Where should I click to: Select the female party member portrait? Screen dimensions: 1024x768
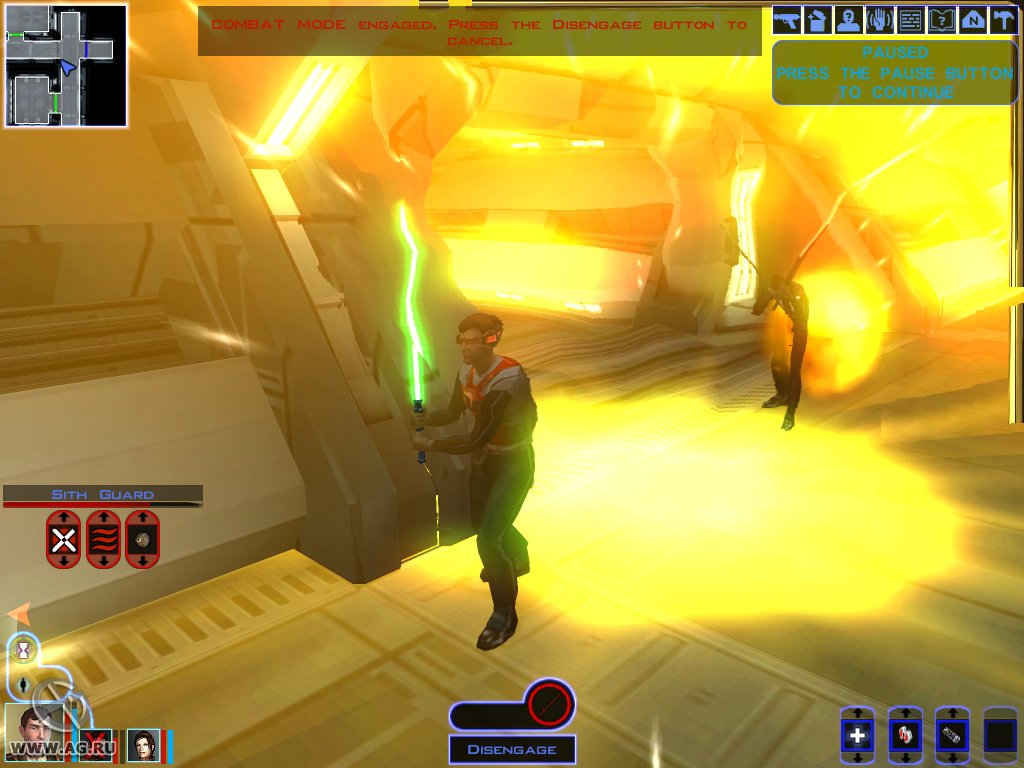tap(143, 745)
